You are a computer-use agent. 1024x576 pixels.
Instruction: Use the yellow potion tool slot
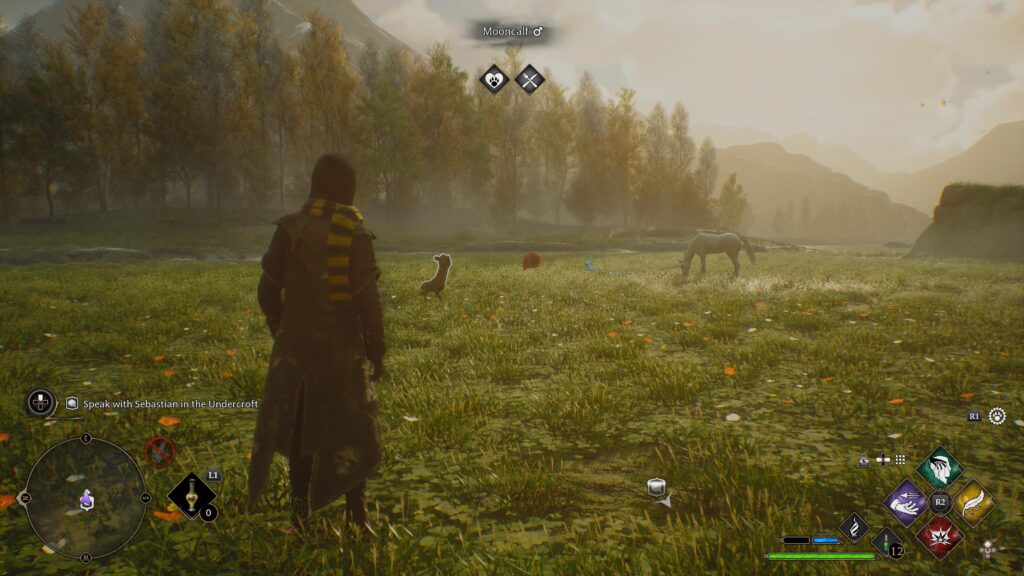[x=191, y=495]
